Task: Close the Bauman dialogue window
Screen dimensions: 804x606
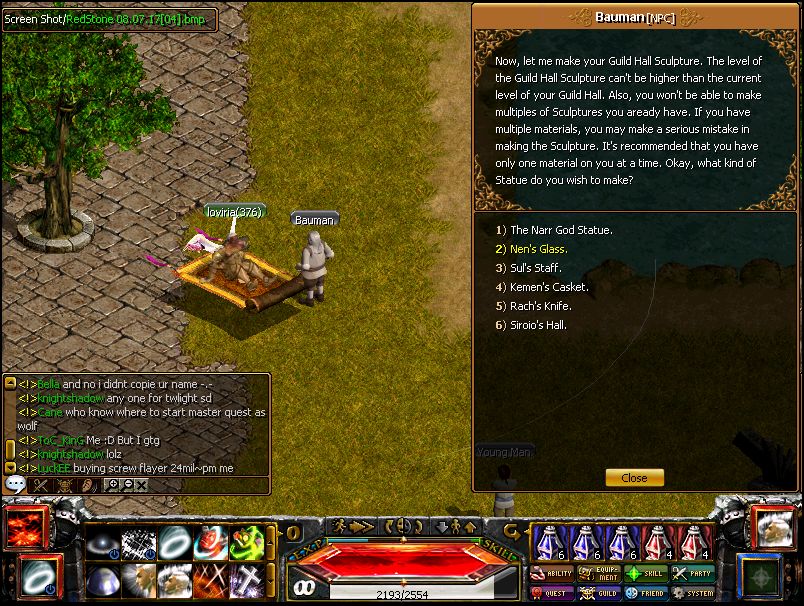Action: pos(634,478)
